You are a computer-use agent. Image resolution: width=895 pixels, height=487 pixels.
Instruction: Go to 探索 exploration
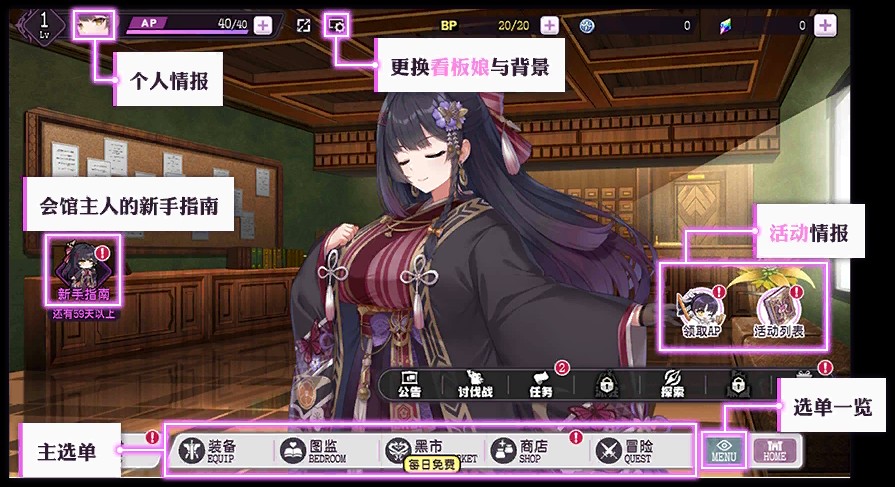point(672,384)
